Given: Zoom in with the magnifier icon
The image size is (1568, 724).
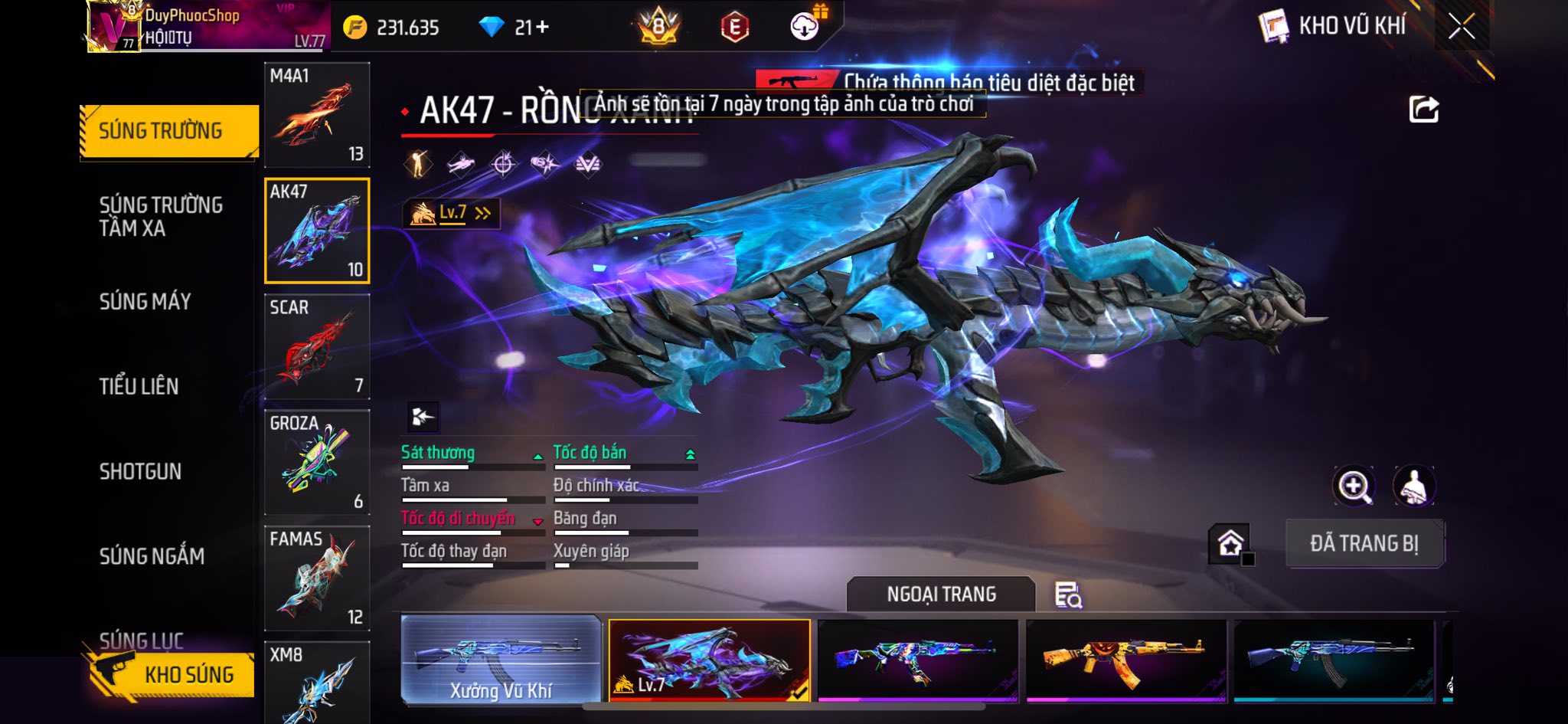Looking at the screenshot, I should click(x=1354, y=486).
